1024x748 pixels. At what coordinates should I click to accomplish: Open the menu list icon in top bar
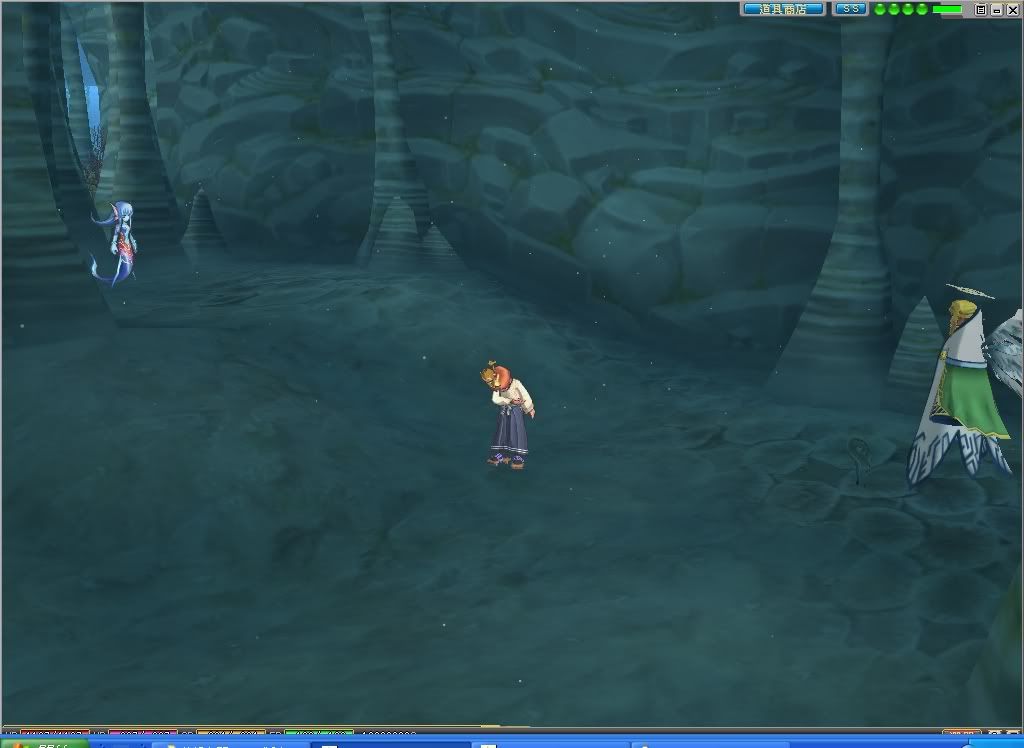tap(981, 9)
